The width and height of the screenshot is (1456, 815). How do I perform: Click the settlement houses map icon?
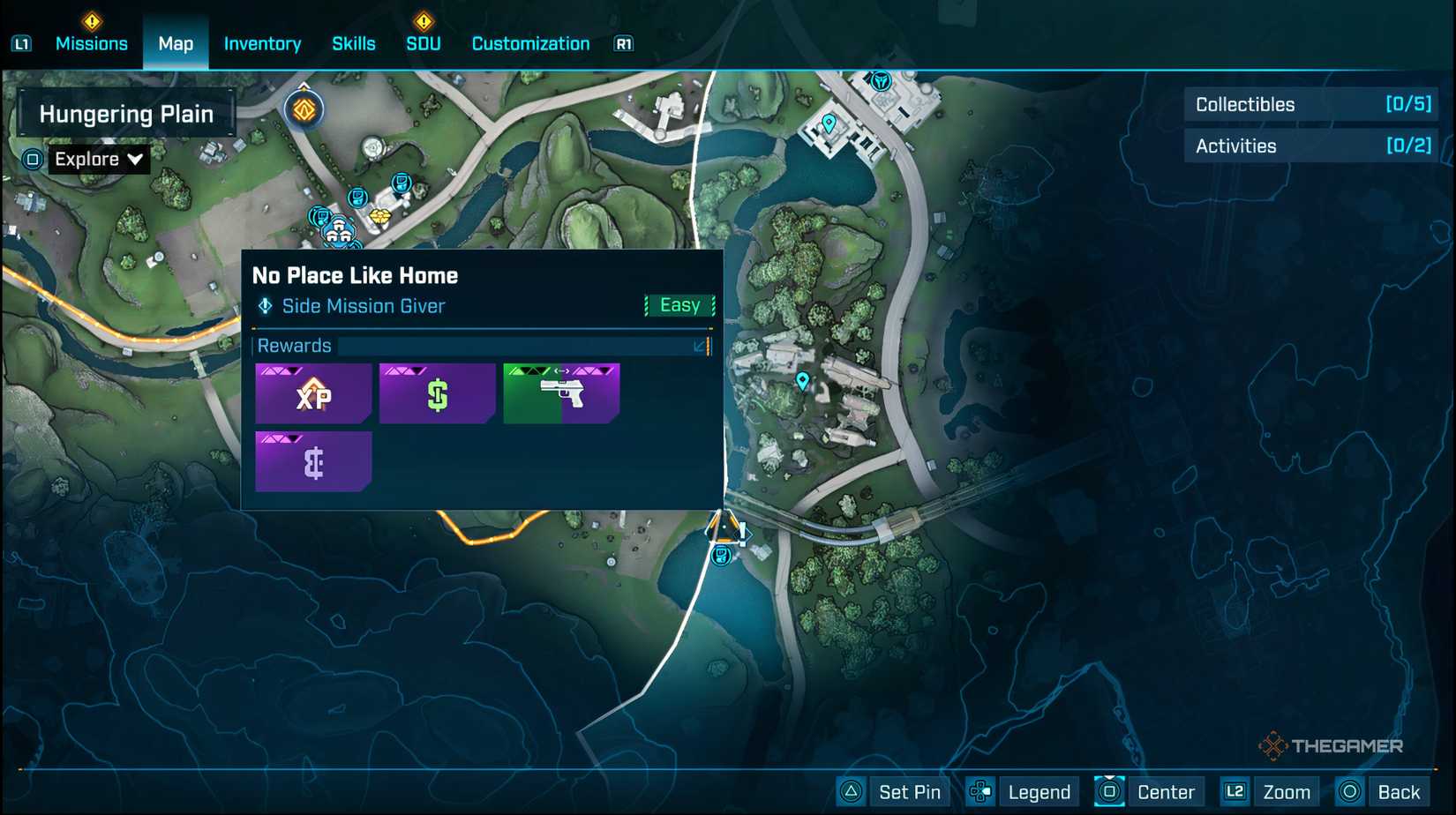pyautogui.click(x=339, y=233)
